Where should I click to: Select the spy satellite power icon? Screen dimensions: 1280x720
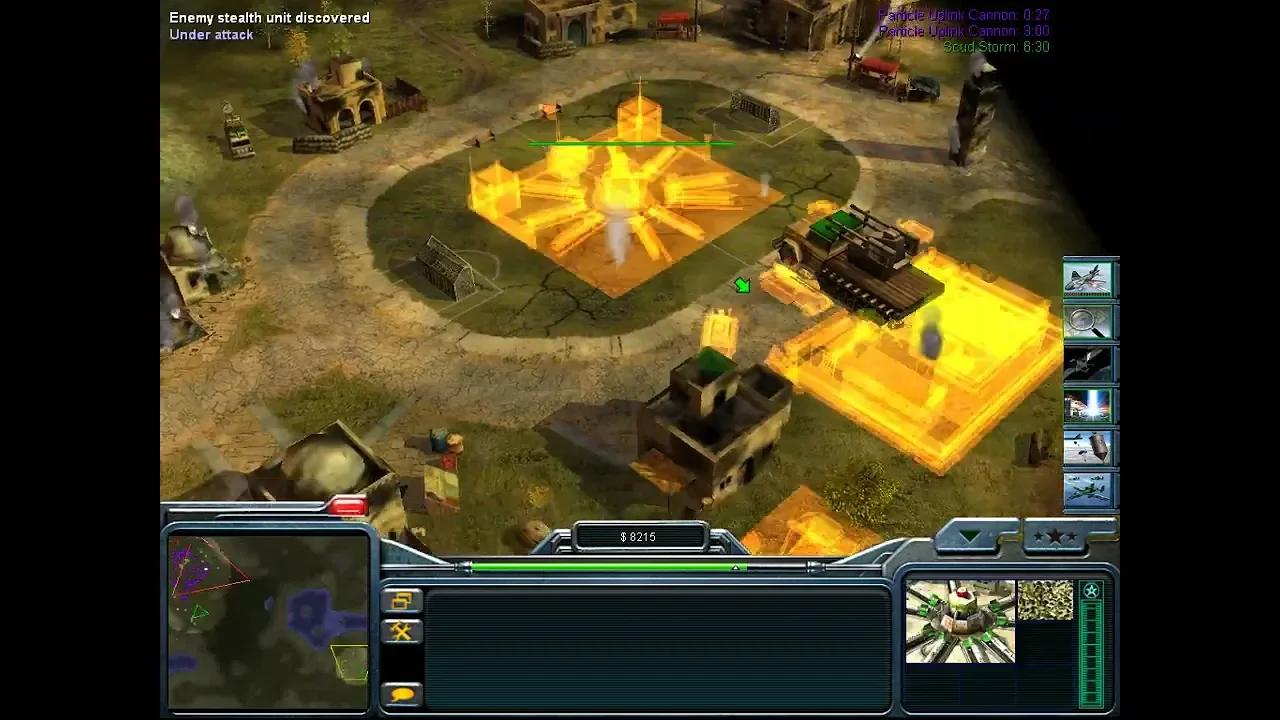coord(1090,364)
